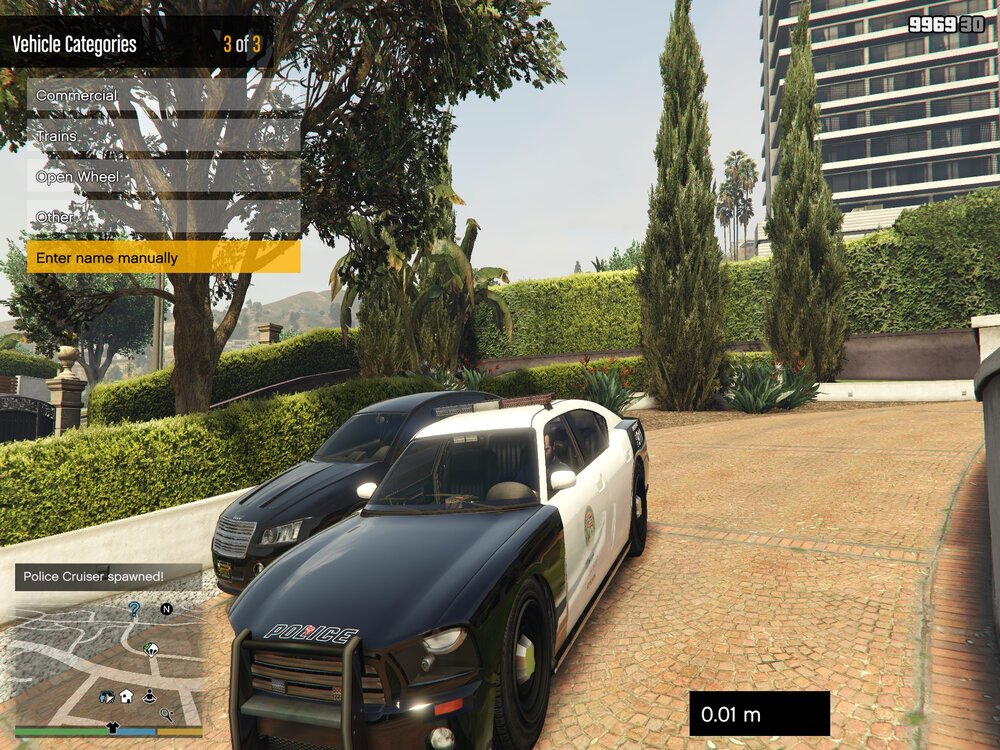
Task: Click the parachute jump blip on minimap
Action: coord(151,649)
